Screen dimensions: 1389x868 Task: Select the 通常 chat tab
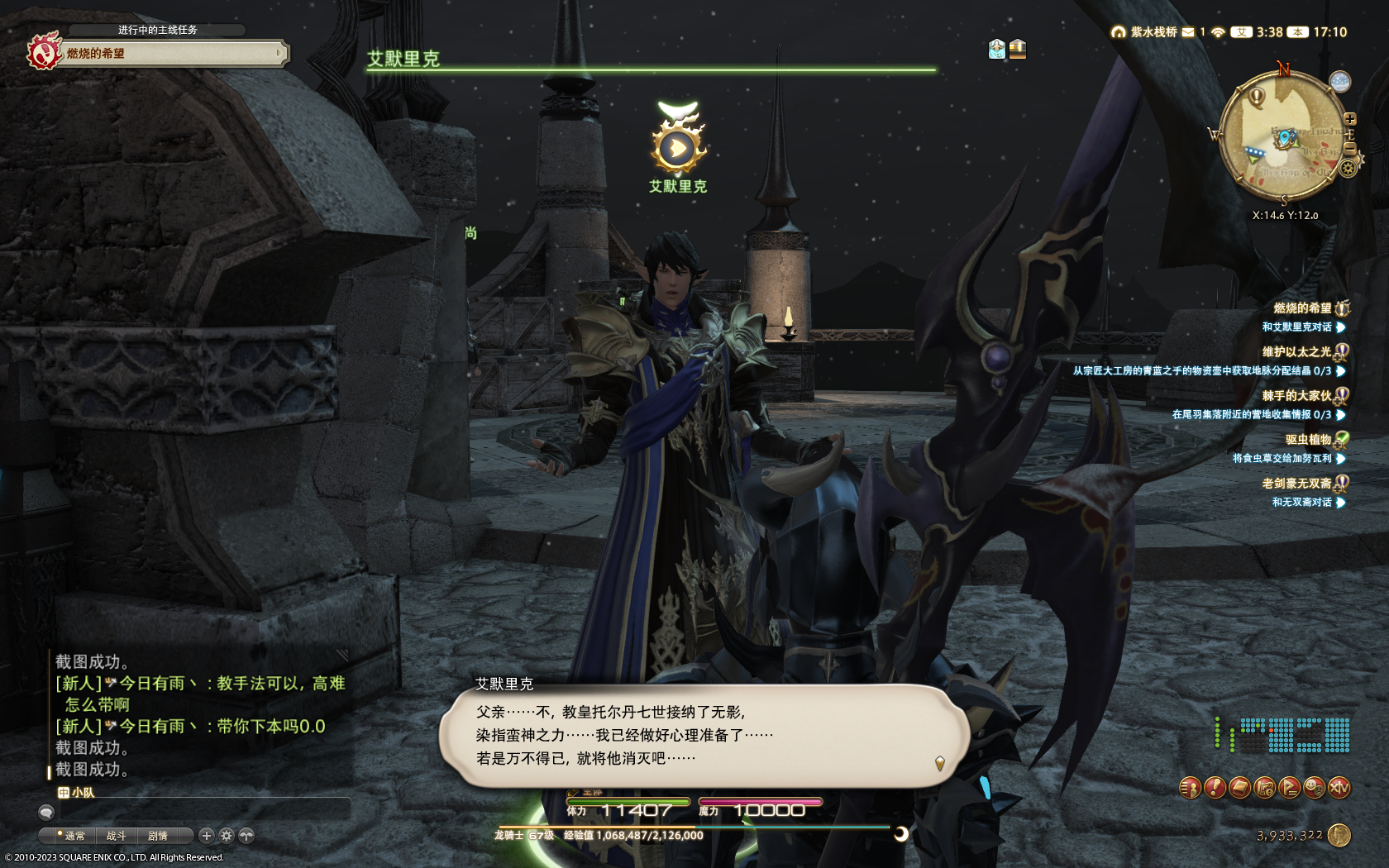[x=74, y=836]
